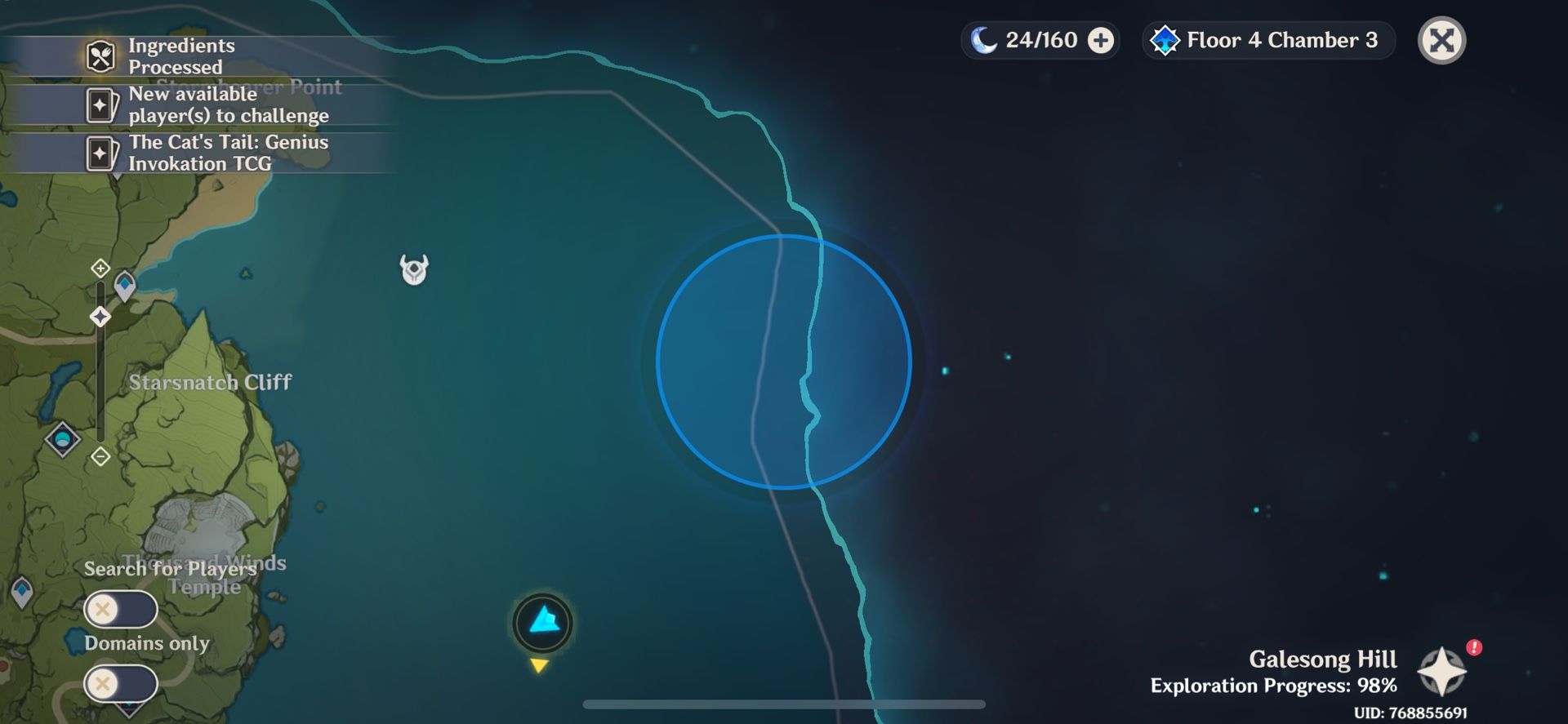Click the player position arrow marker
Image resolution: width=1568 pixels, height=724 pixels.
544,623
